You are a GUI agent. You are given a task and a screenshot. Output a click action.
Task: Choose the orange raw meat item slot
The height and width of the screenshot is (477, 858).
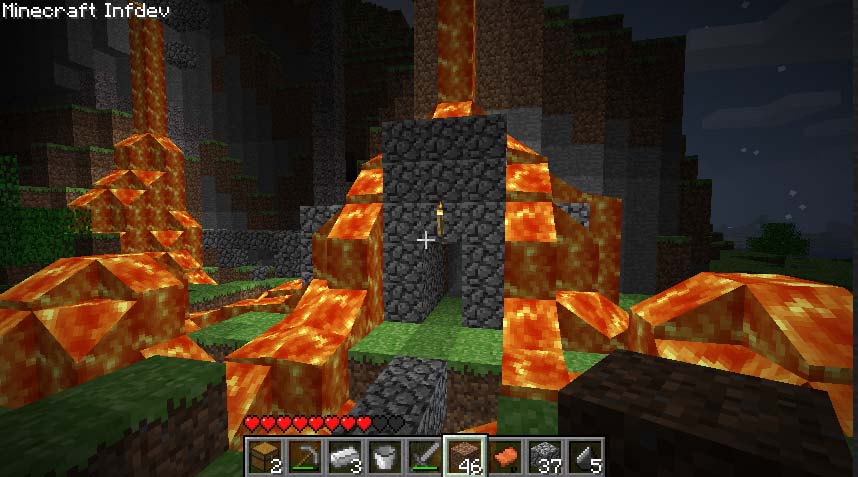[x=505, y=456]
